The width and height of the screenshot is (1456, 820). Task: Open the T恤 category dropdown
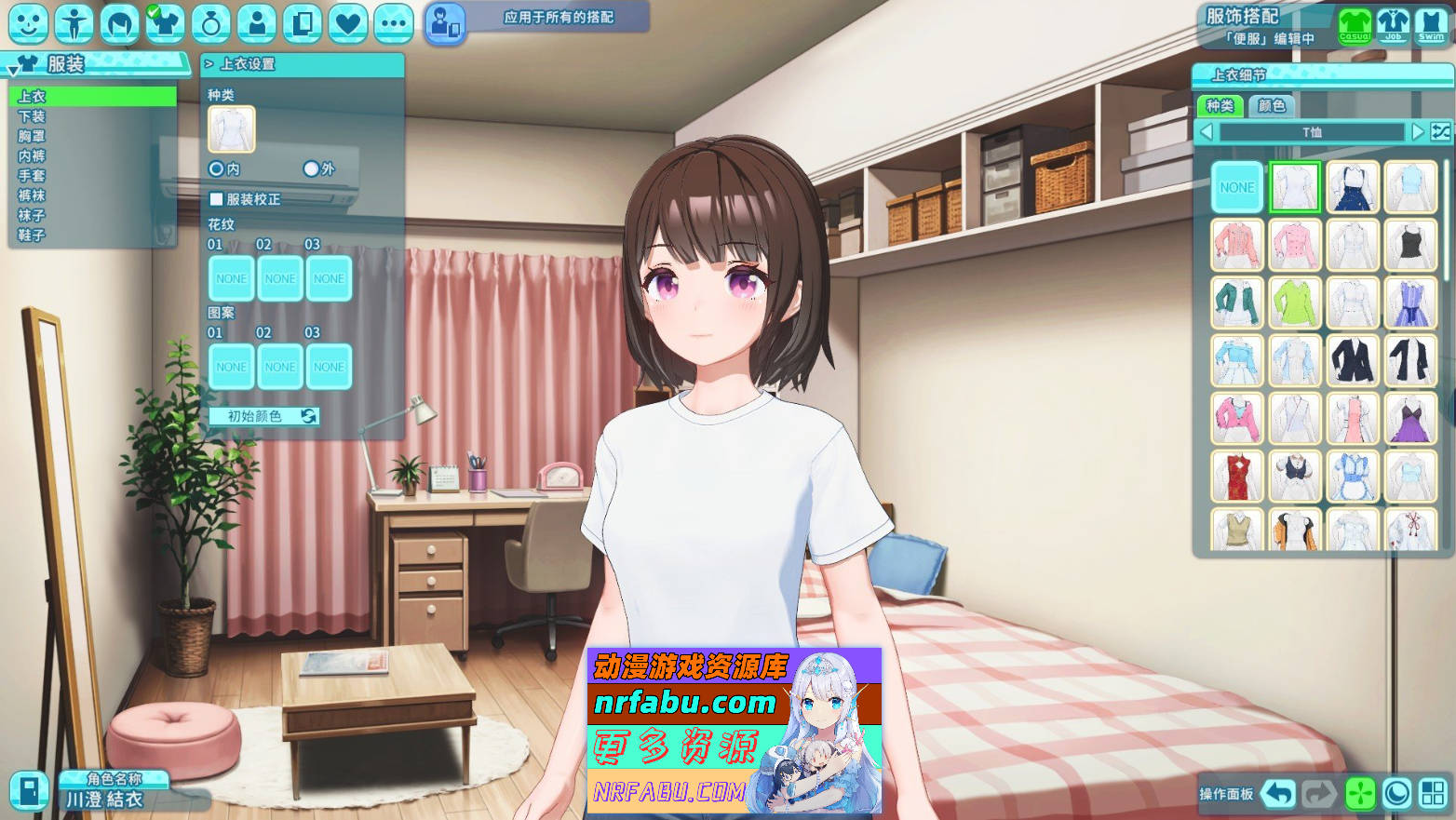pos(1312,132)
